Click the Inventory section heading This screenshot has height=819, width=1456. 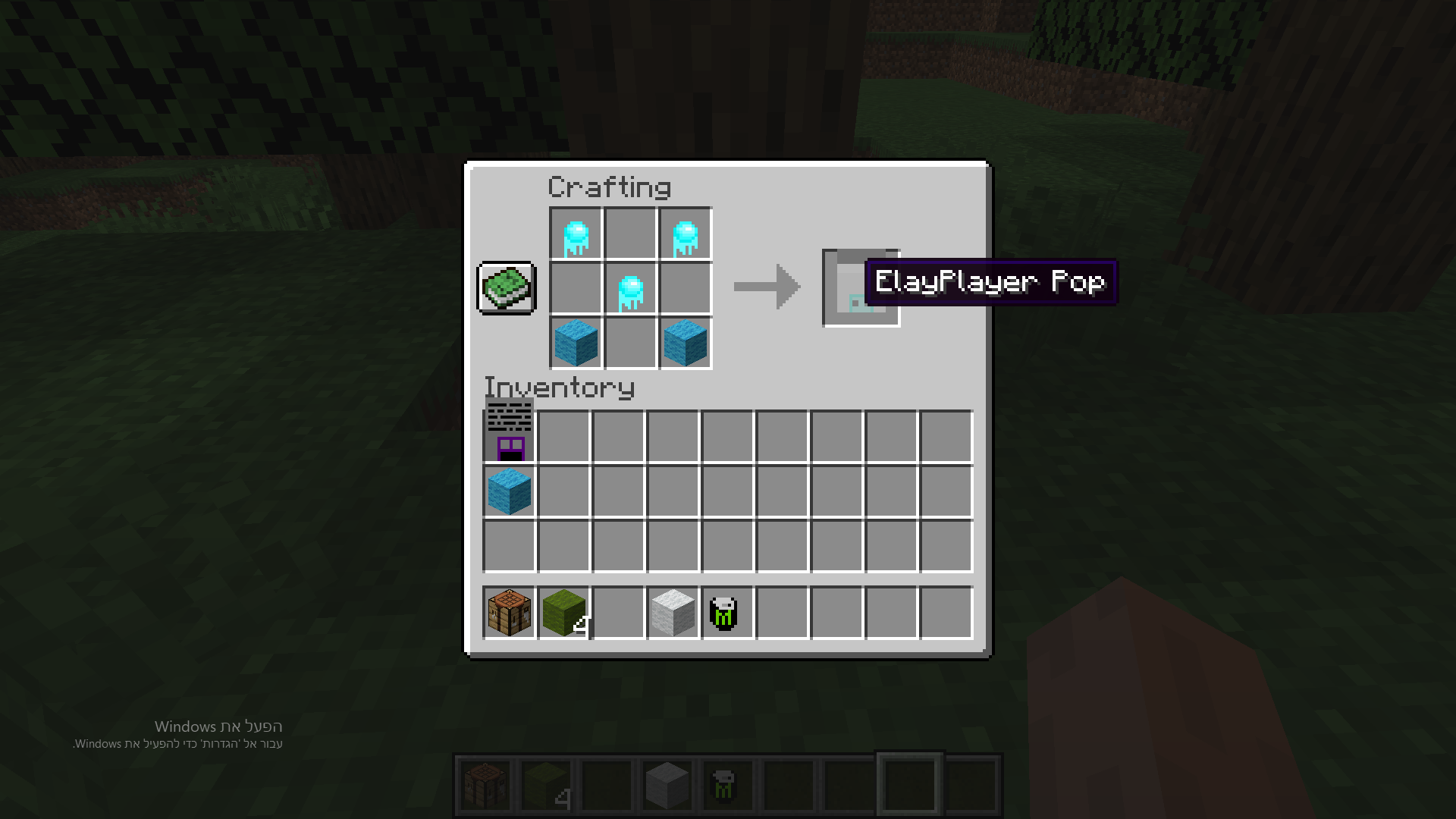pyautogui.click(x=559, y=387)
